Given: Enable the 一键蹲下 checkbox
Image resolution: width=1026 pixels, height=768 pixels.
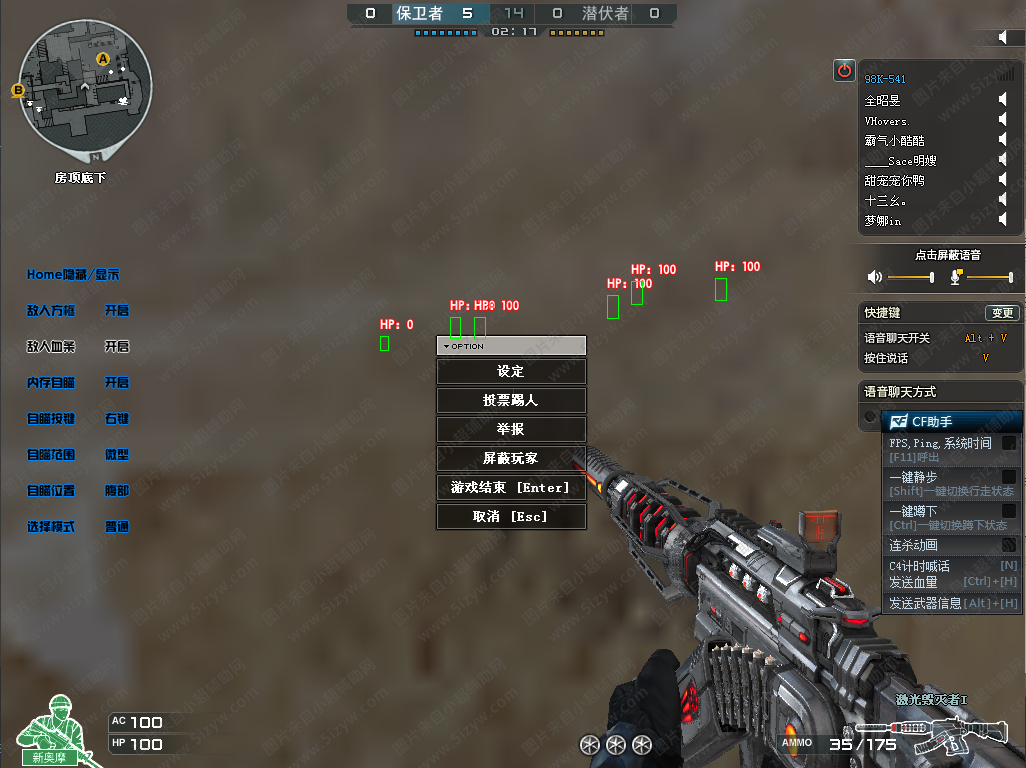Looking at the screenshot, I should point(1009,511).
